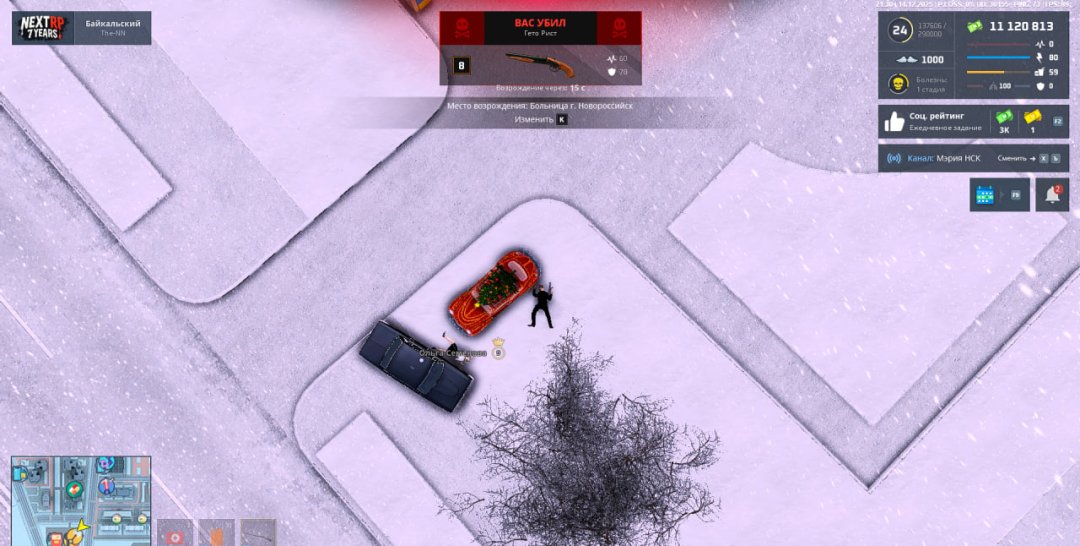
Task: Click the minimap
Action: click(x=81, y=501)
